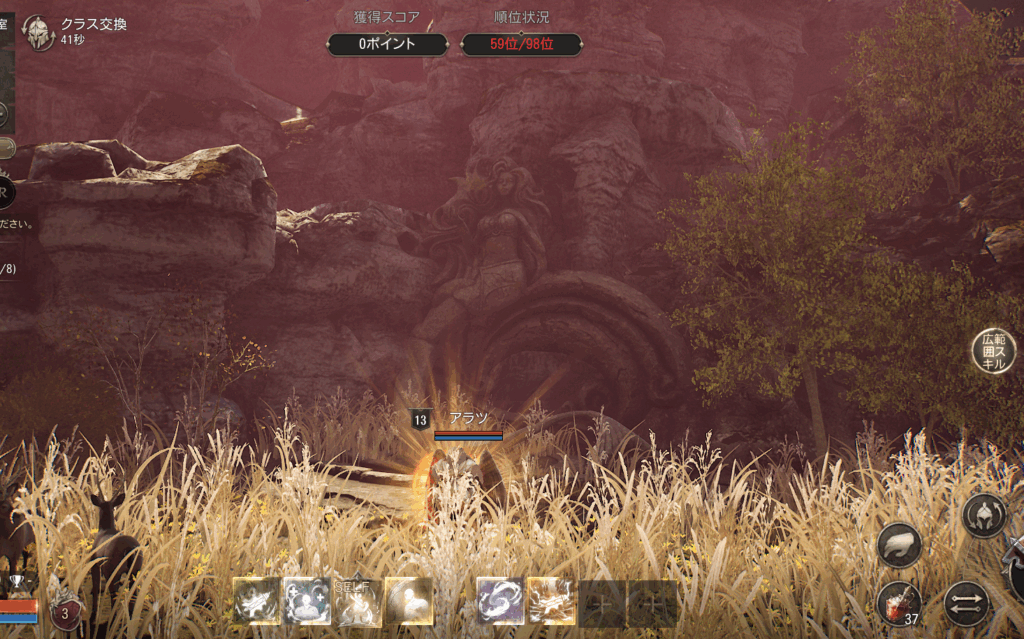
Task: Activate the purple swirl skill
Action: [x=501, y=602]
